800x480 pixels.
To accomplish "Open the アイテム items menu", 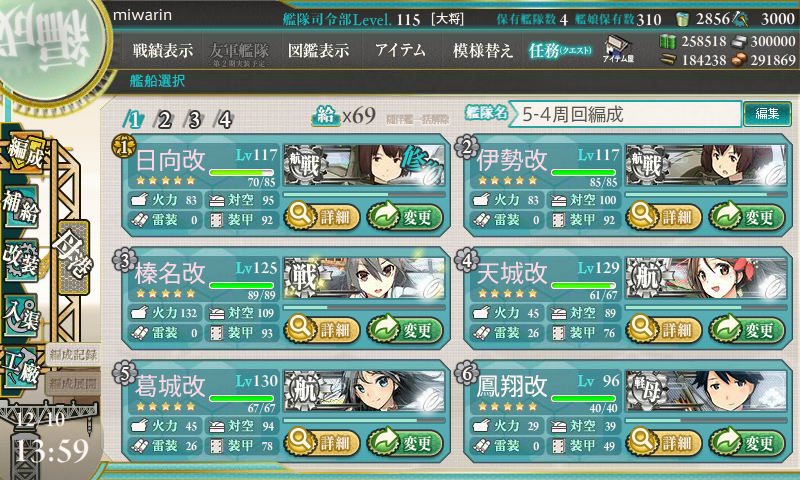I will [400, 51].
